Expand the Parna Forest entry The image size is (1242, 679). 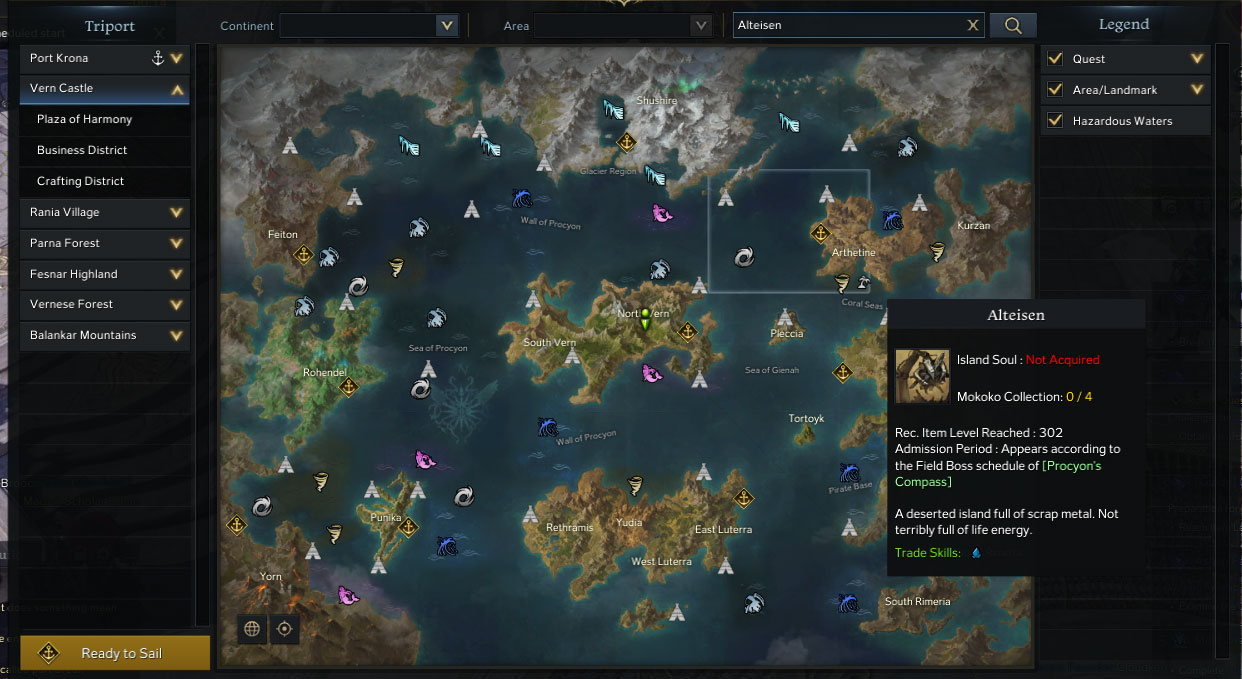point(177,243)
